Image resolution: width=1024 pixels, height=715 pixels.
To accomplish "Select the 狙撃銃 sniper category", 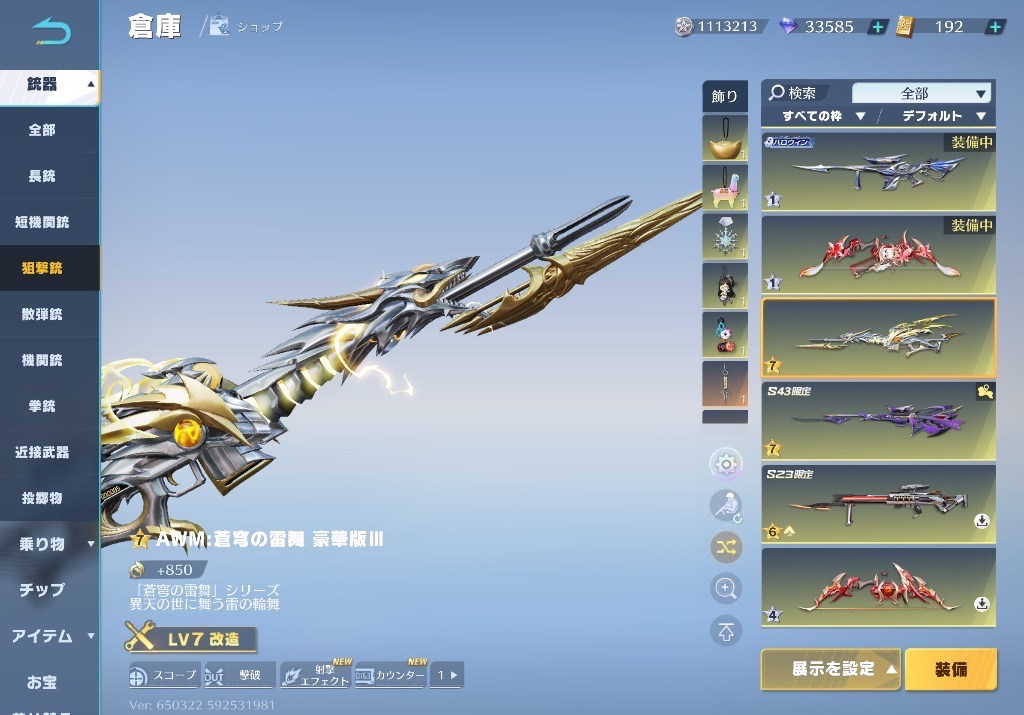I will click(x=42, y=268).
